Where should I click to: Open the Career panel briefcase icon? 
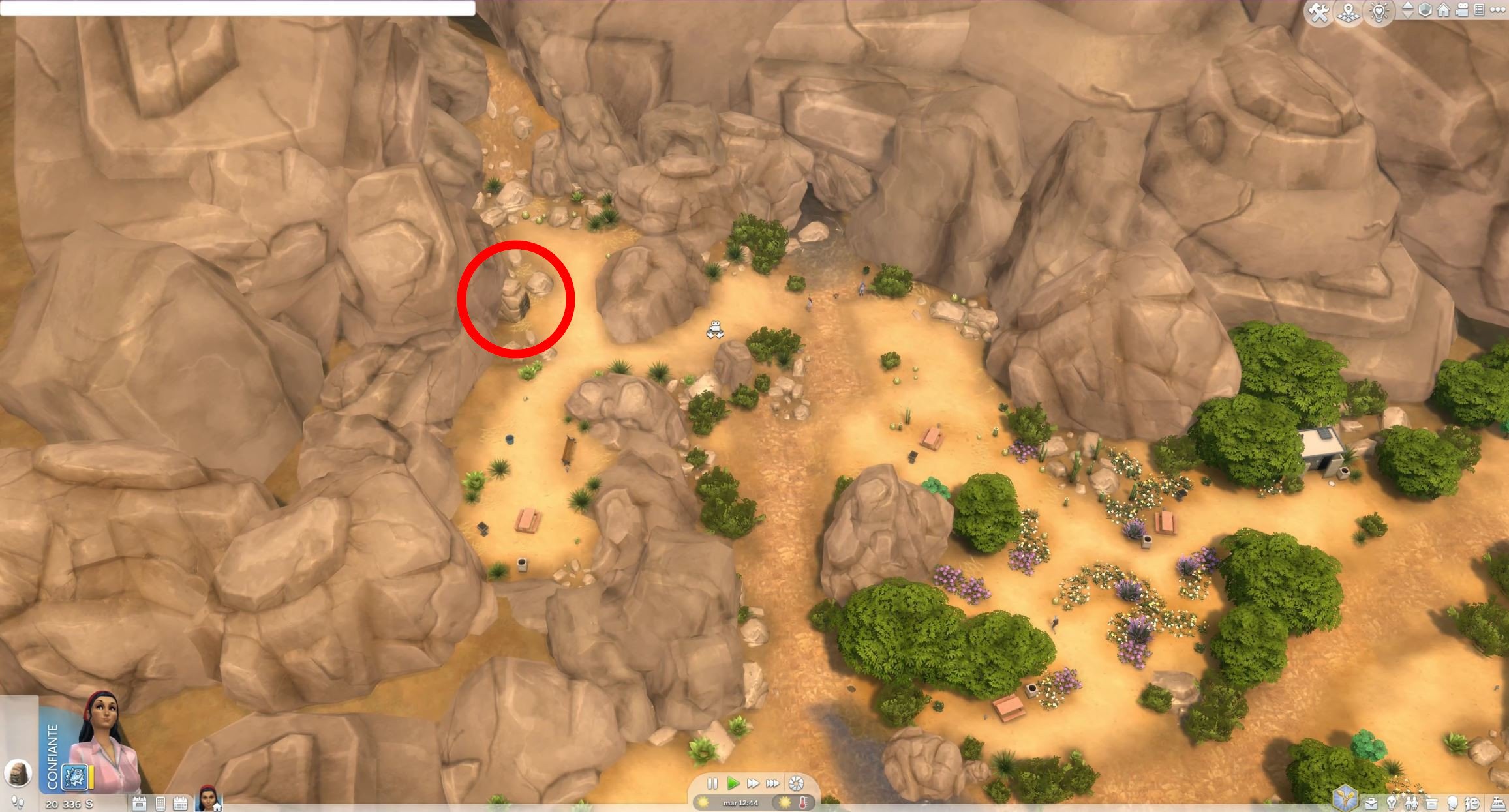coord(1371,804)
